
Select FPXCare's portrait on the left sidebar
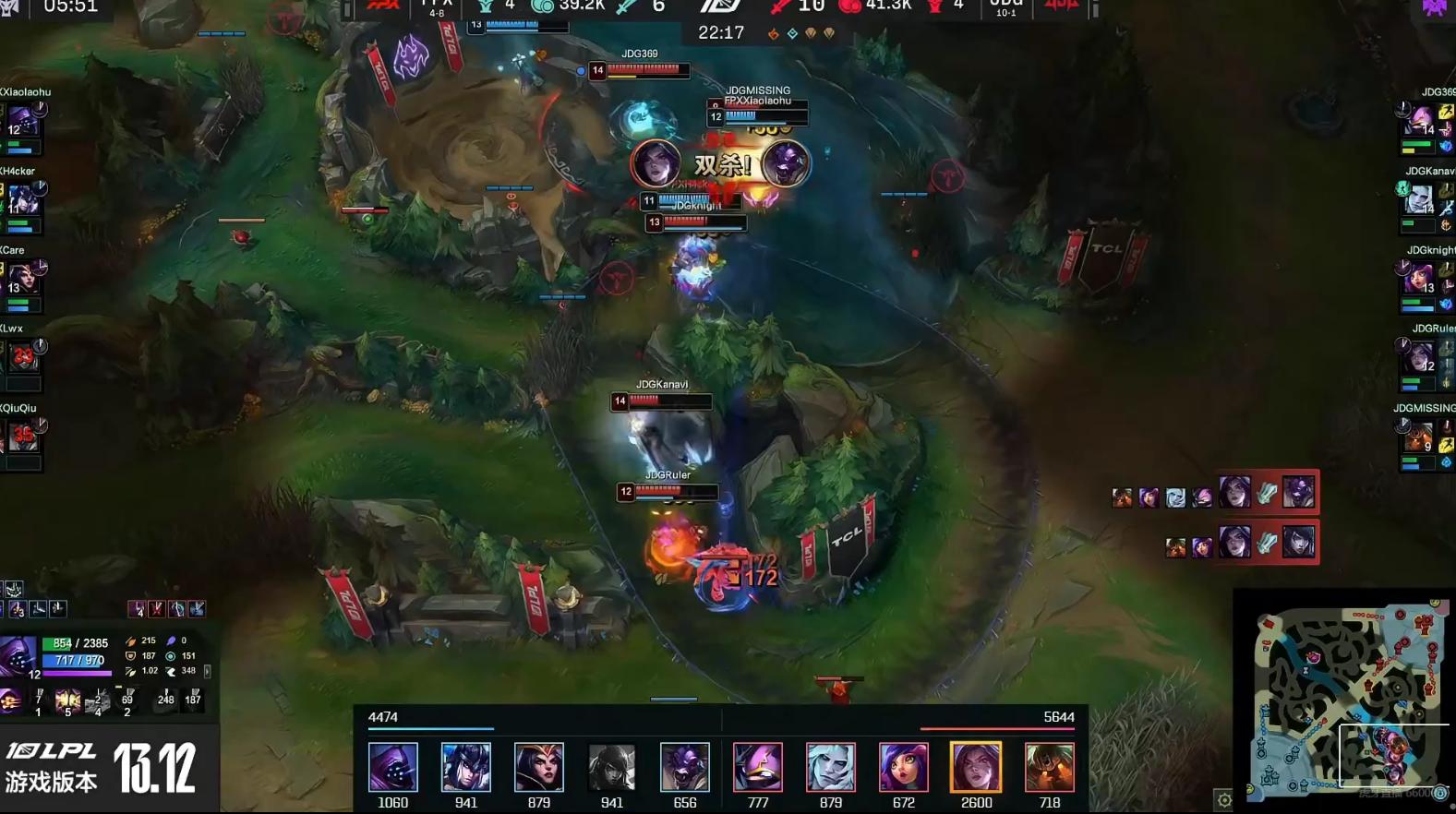click(23, 281)
